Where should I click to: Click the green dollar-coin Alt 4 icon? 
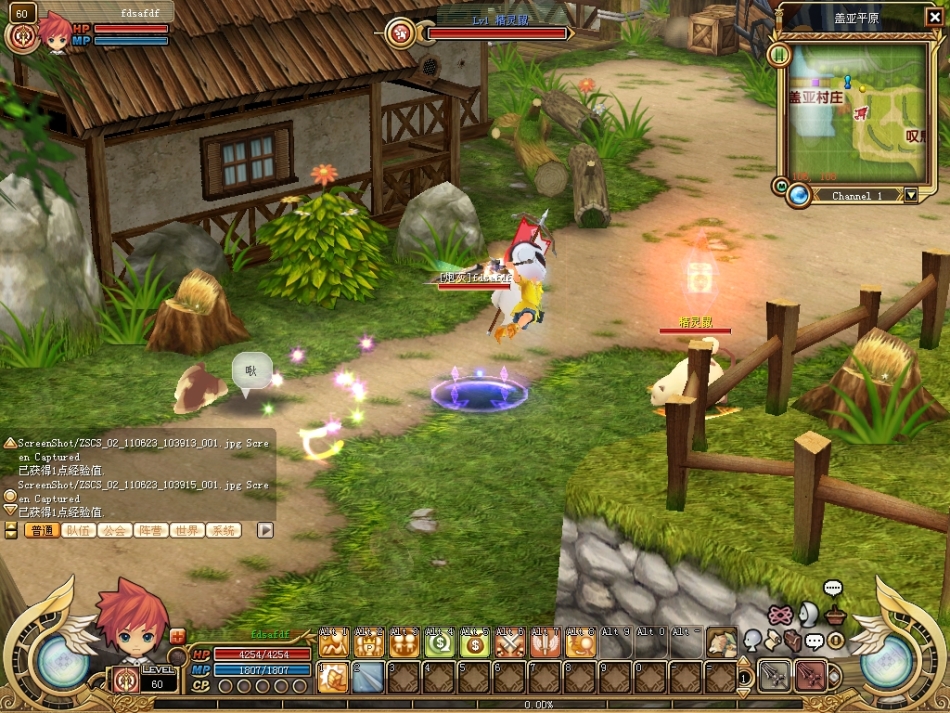[440, 644]
